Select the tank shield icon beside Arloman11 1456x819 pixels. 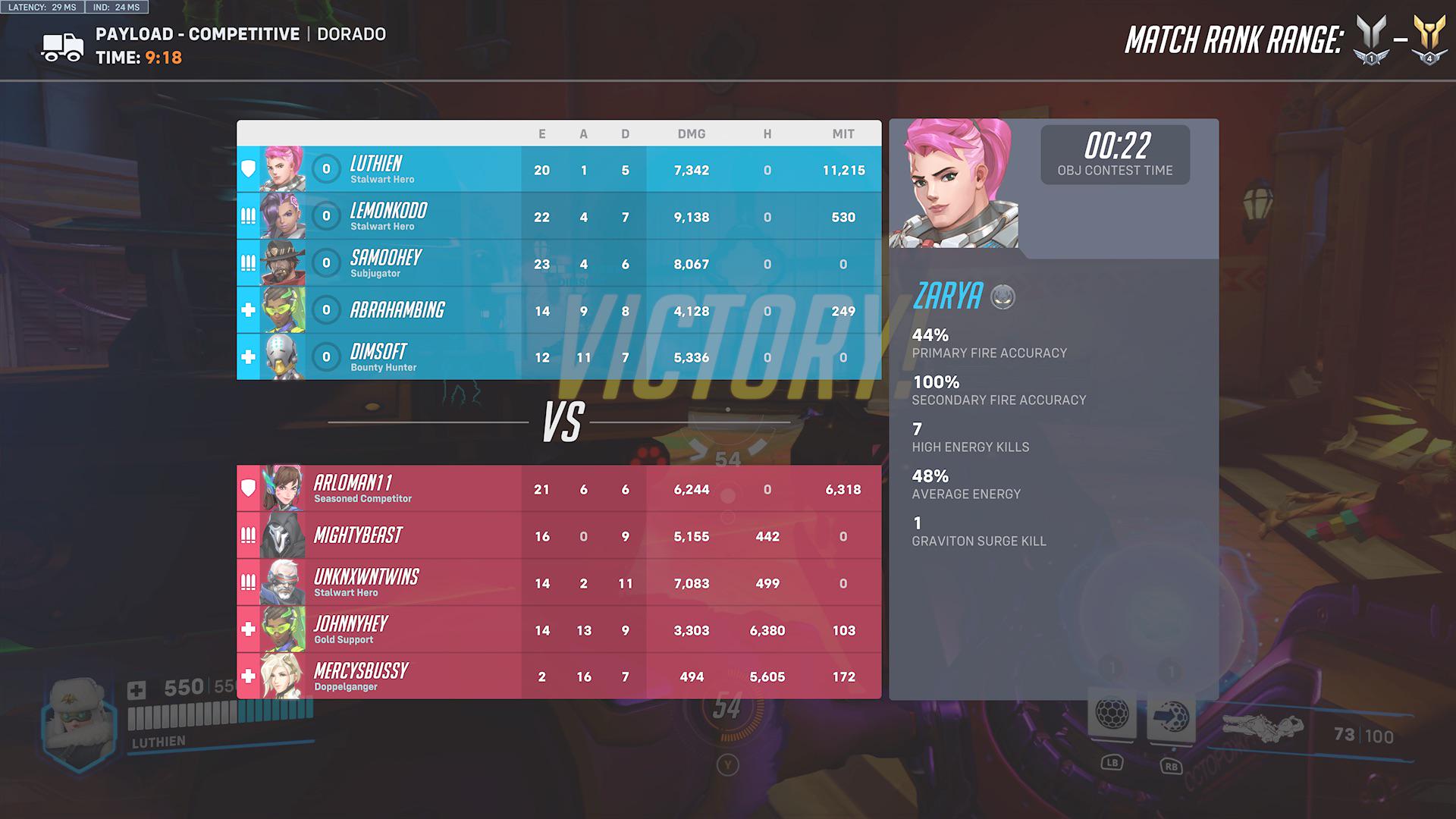pyautogui.click(x=248, y=488)
